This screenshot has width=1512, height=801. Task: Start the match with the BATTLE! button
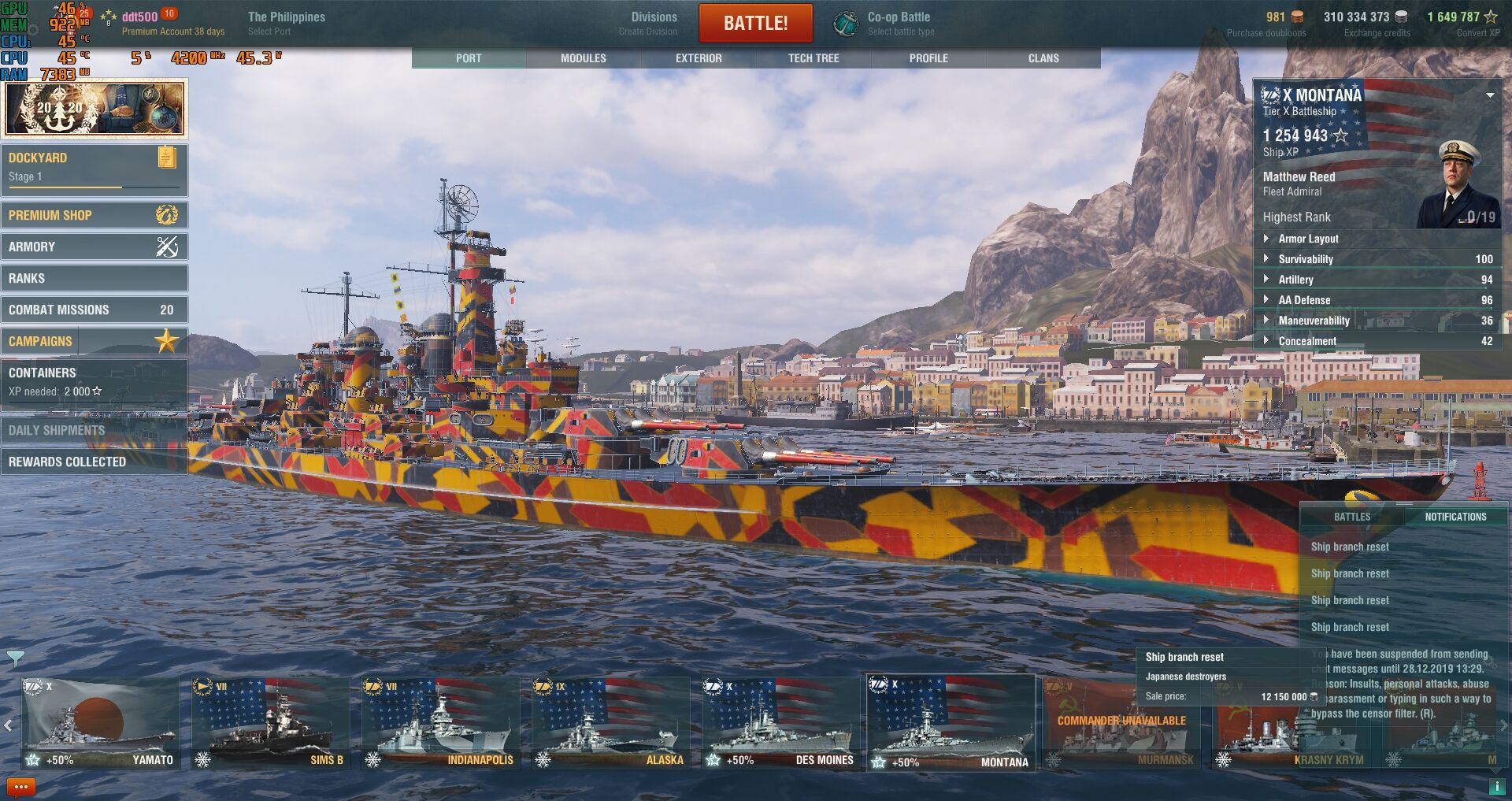tap(755, 23)
